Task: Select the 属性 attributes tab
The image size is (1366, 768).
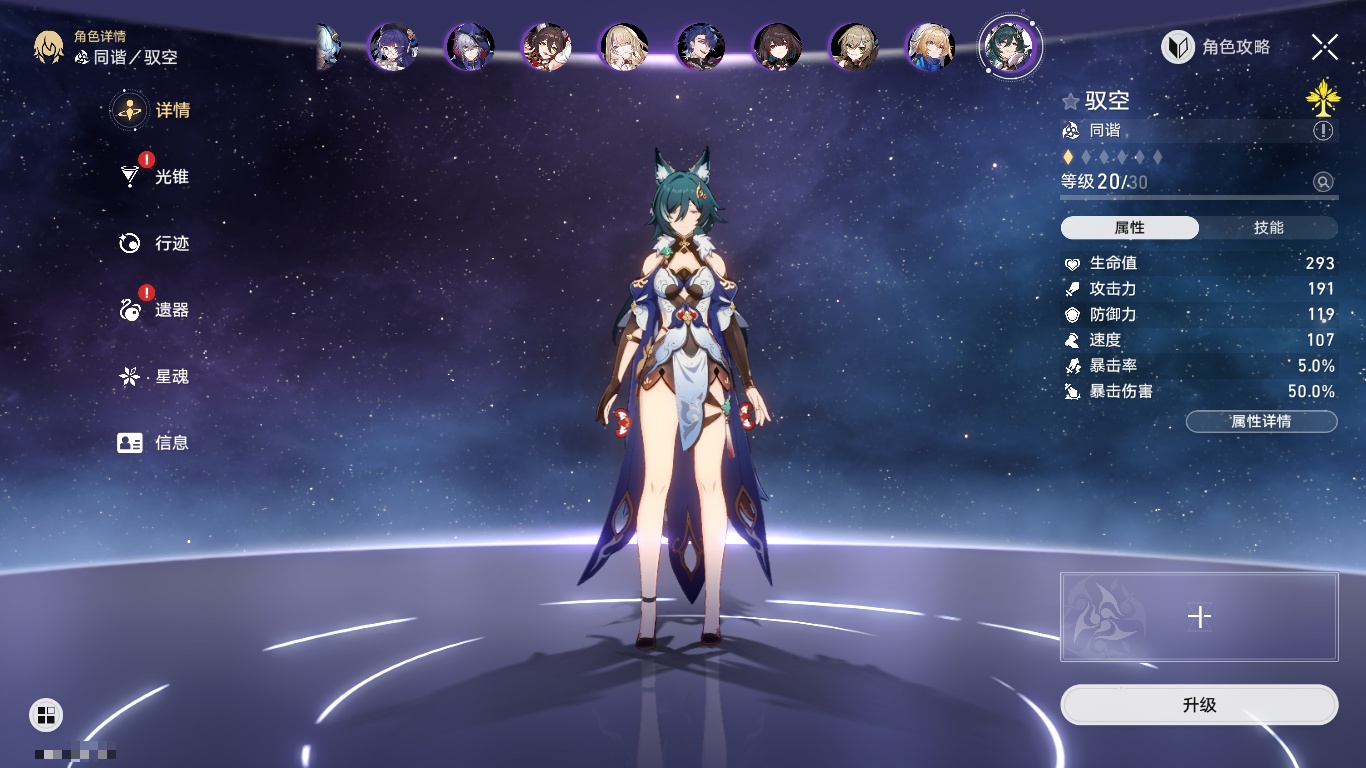Action: [1130, 228]
